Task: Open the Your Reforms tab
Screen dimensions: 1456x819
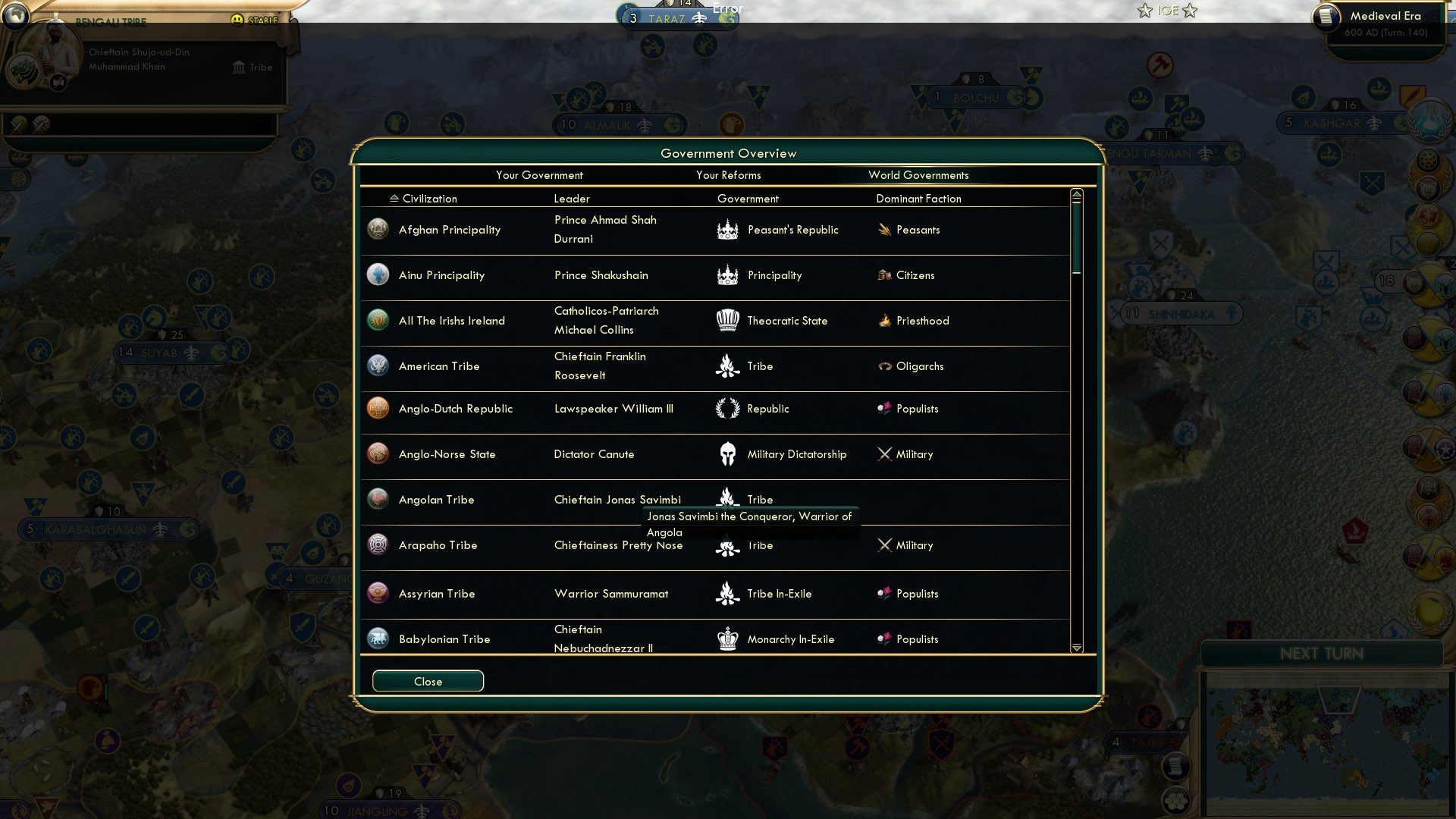Action: (728, 175)
